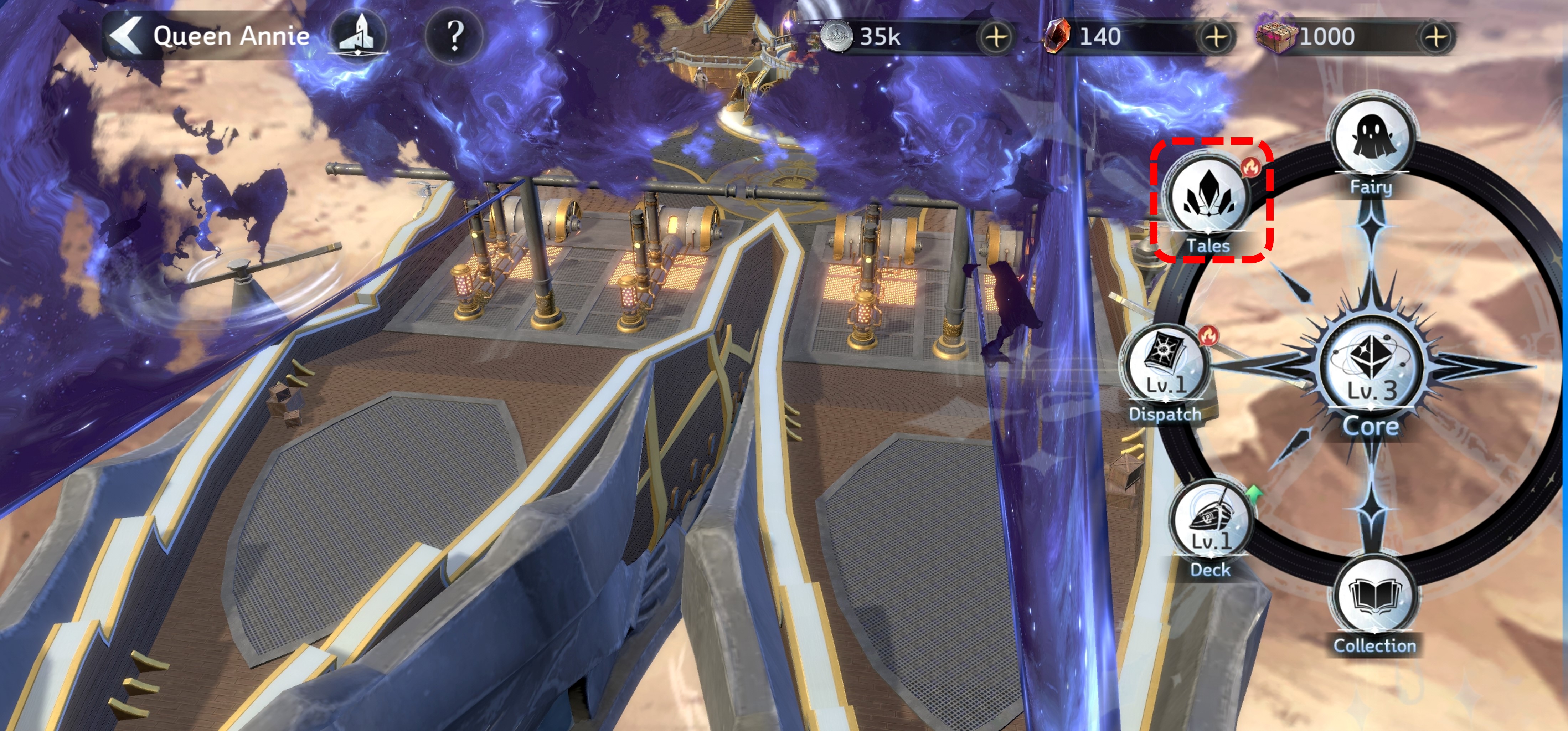This screenshot has height=731, width=1568.
Task: Add more silver coins with plus button
Action: pos(996,37)
